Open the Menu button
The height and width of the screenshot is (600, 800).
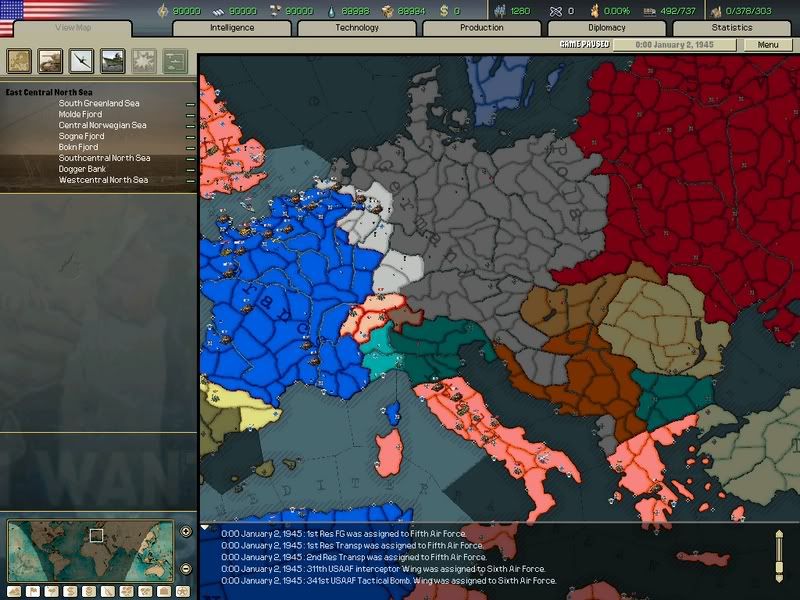point(768,45)
